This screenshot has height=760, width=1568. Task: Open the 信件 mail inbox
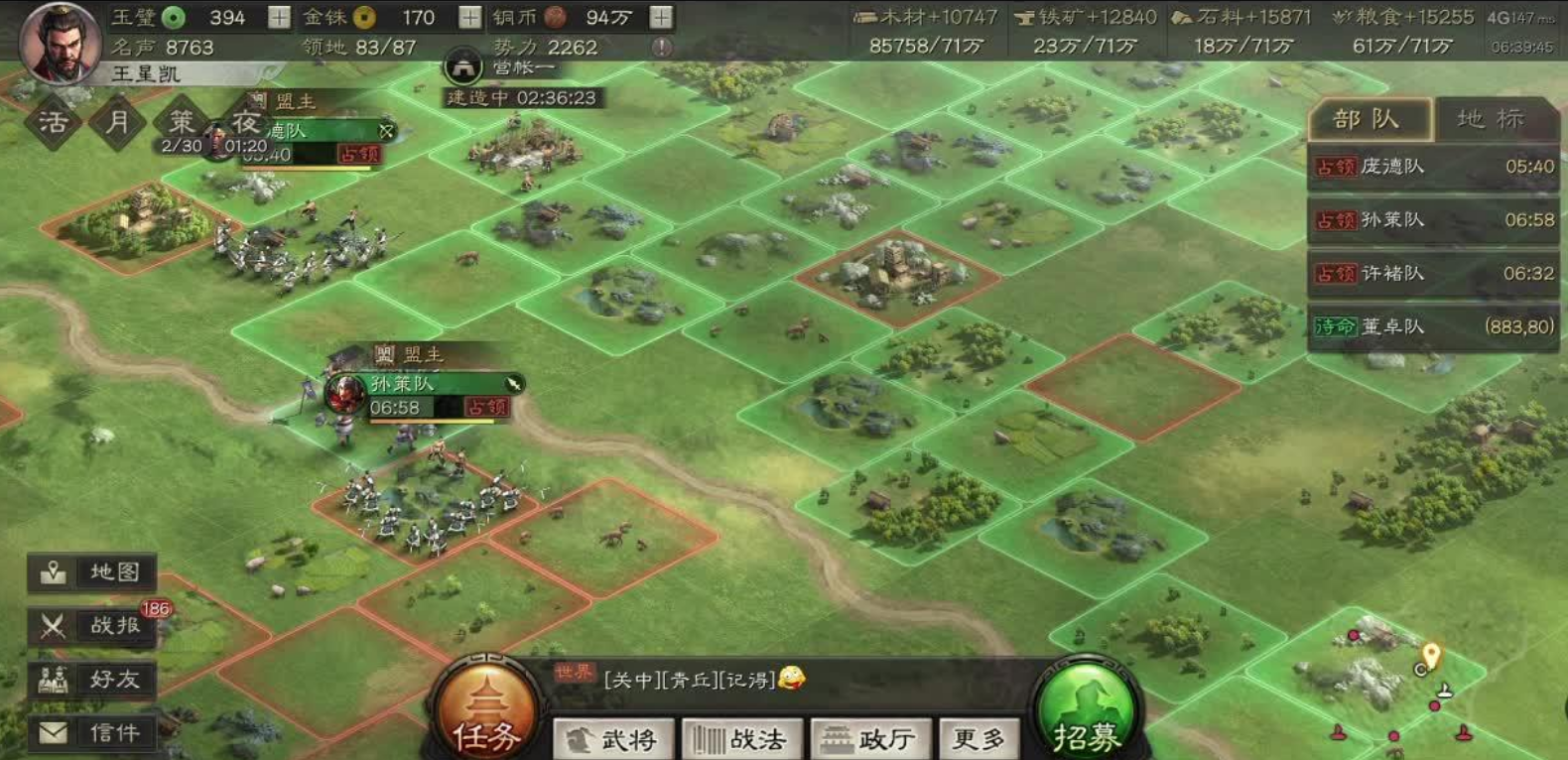93,733
